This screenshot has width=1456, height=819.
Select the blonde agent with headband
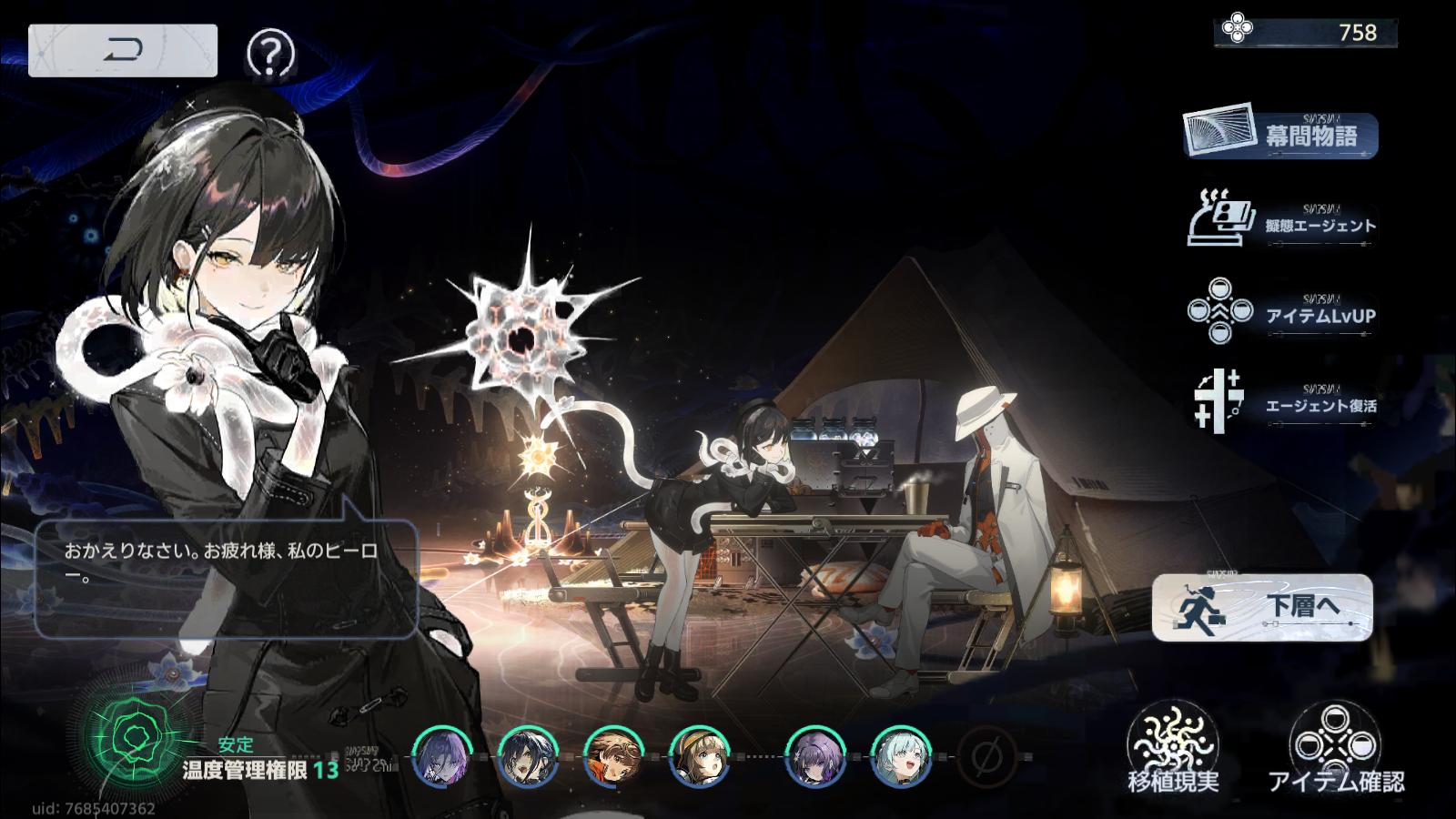(x=700, y=756)
